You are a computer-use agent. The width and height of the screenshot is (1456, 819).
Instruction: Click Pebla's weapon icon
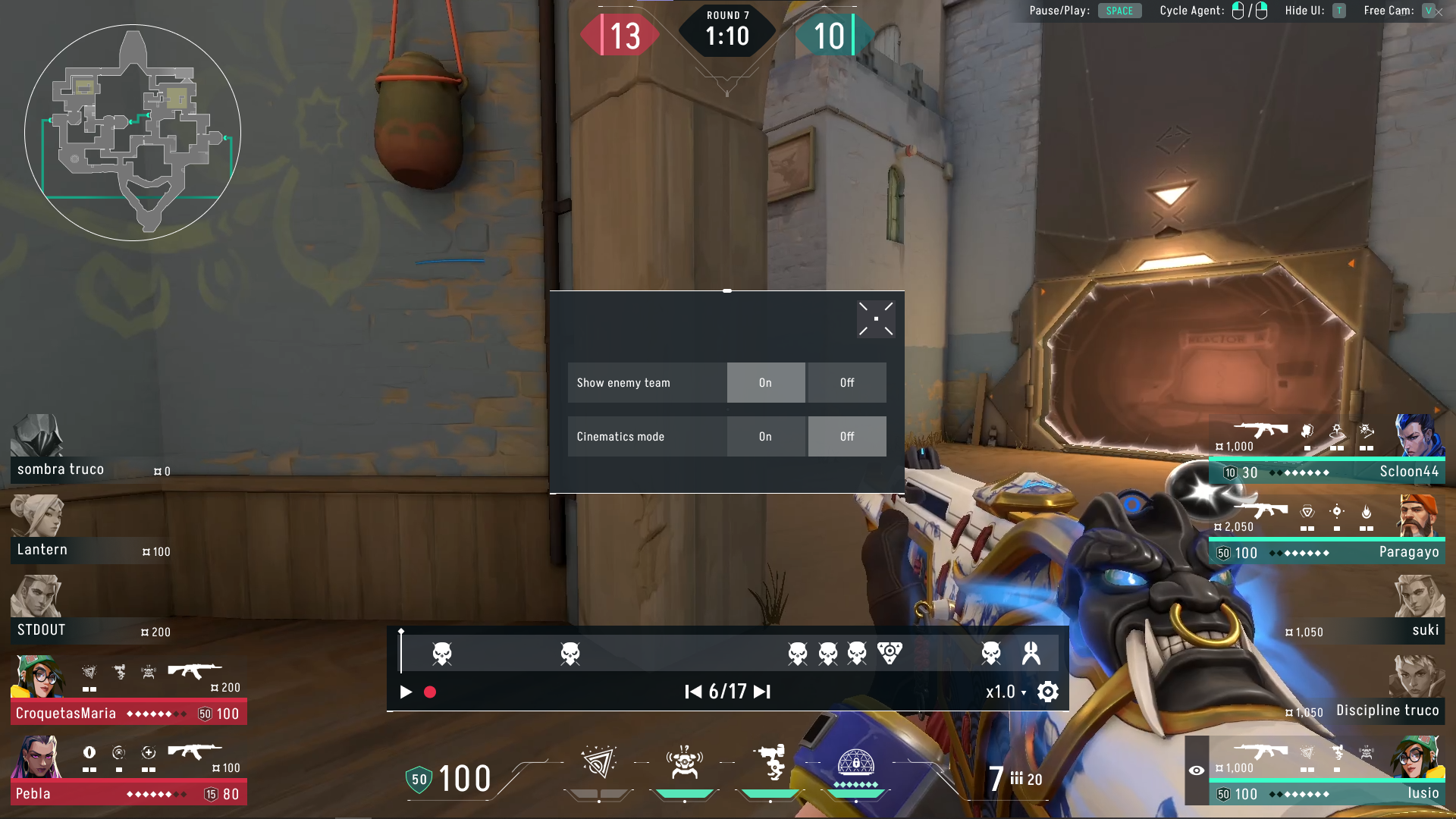[x=196, y=752]
